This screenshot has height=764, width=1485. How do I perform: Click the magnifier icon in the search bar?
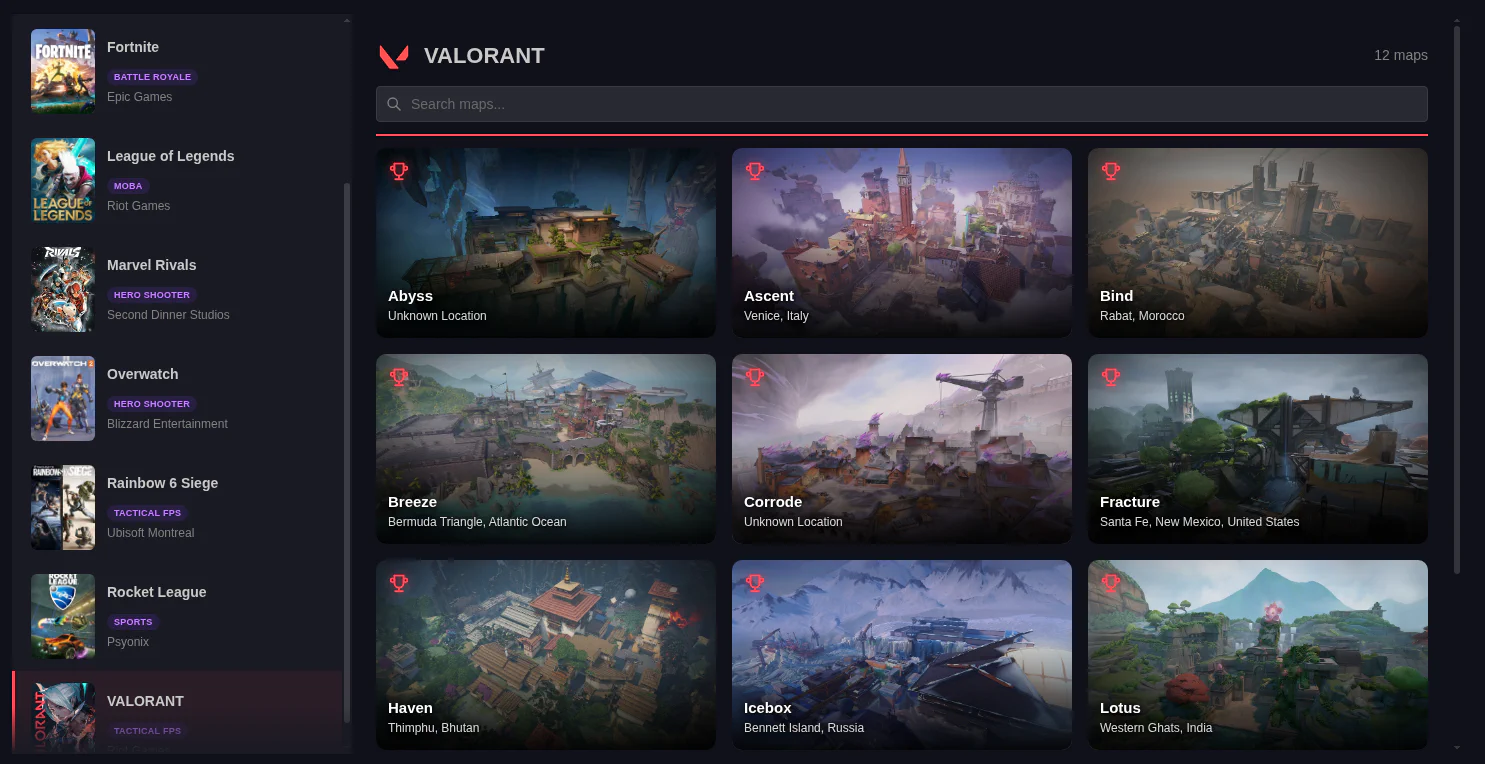coord(394,104)
